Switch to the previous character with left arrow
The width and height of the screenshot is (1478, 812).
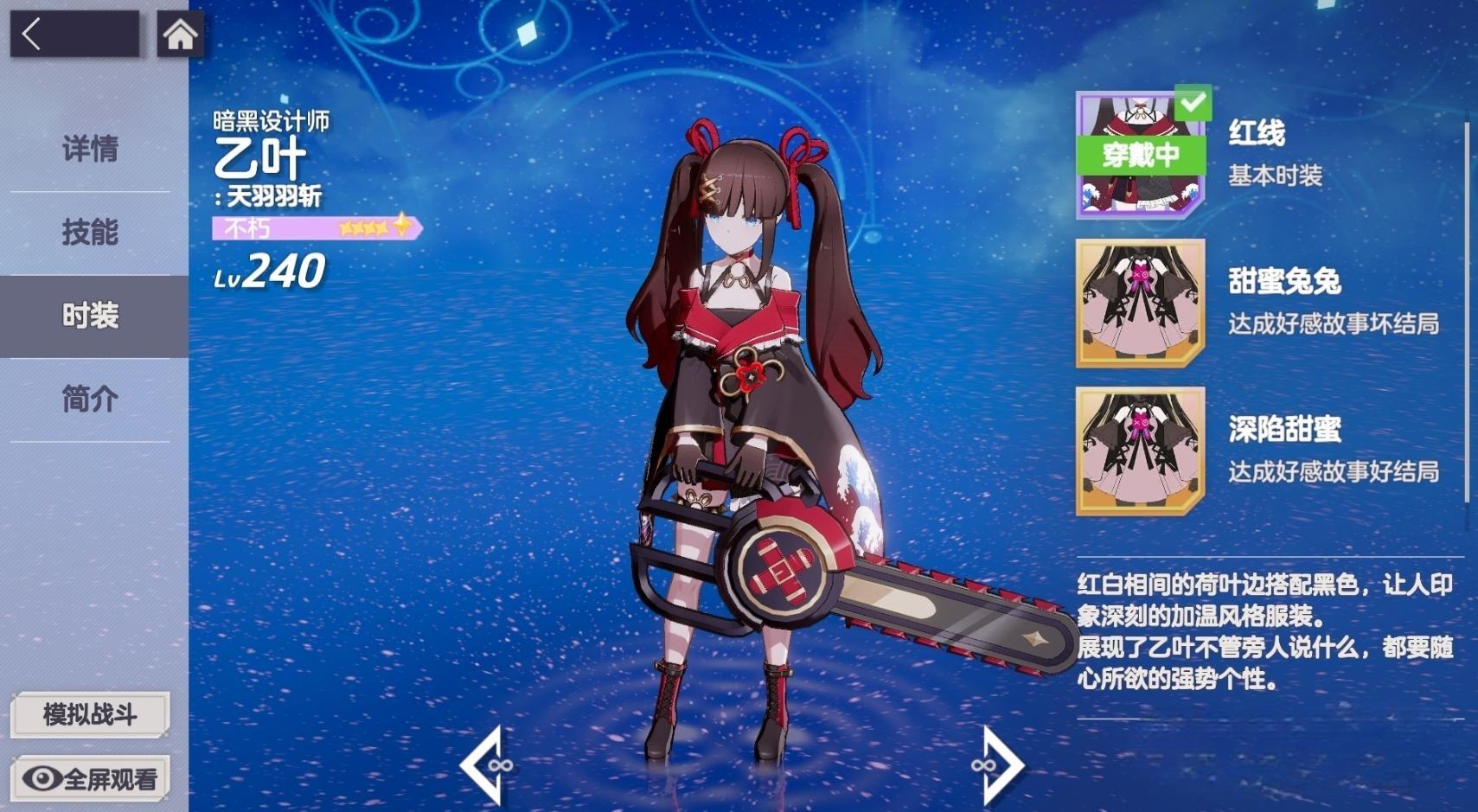tap(484, 765)
